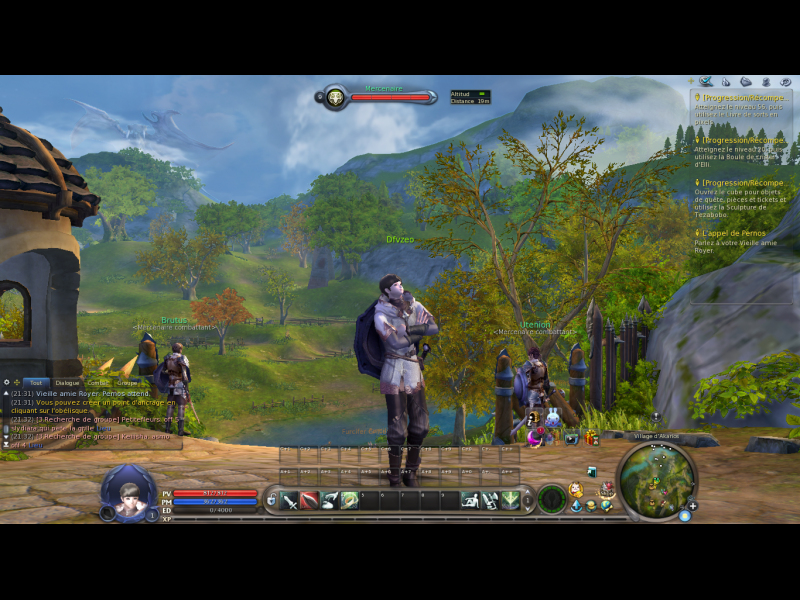Screen dimensions: 800x600
Task: Activate the green downward arrow skill
Action: point(510,500)
